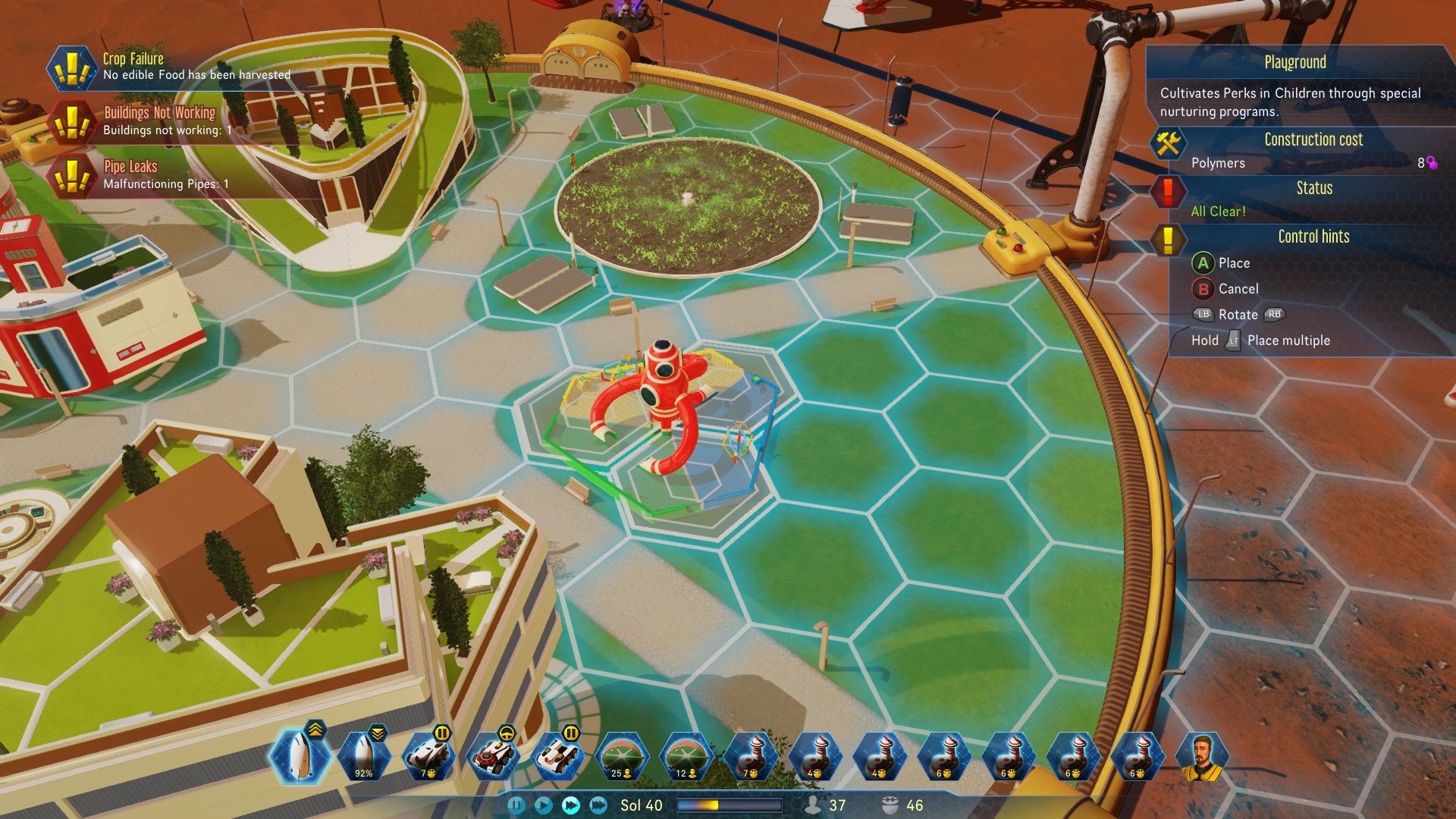Click the gold chevron badge above the first rocket

pos(316,729)
